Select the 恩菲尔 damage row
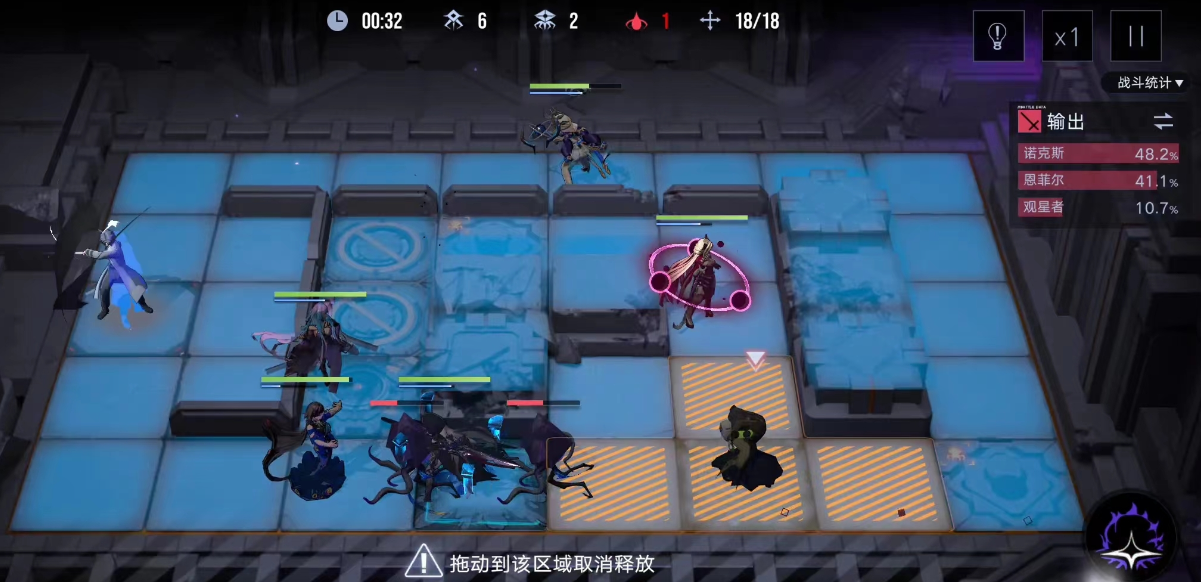 (x=1098, y=181)
